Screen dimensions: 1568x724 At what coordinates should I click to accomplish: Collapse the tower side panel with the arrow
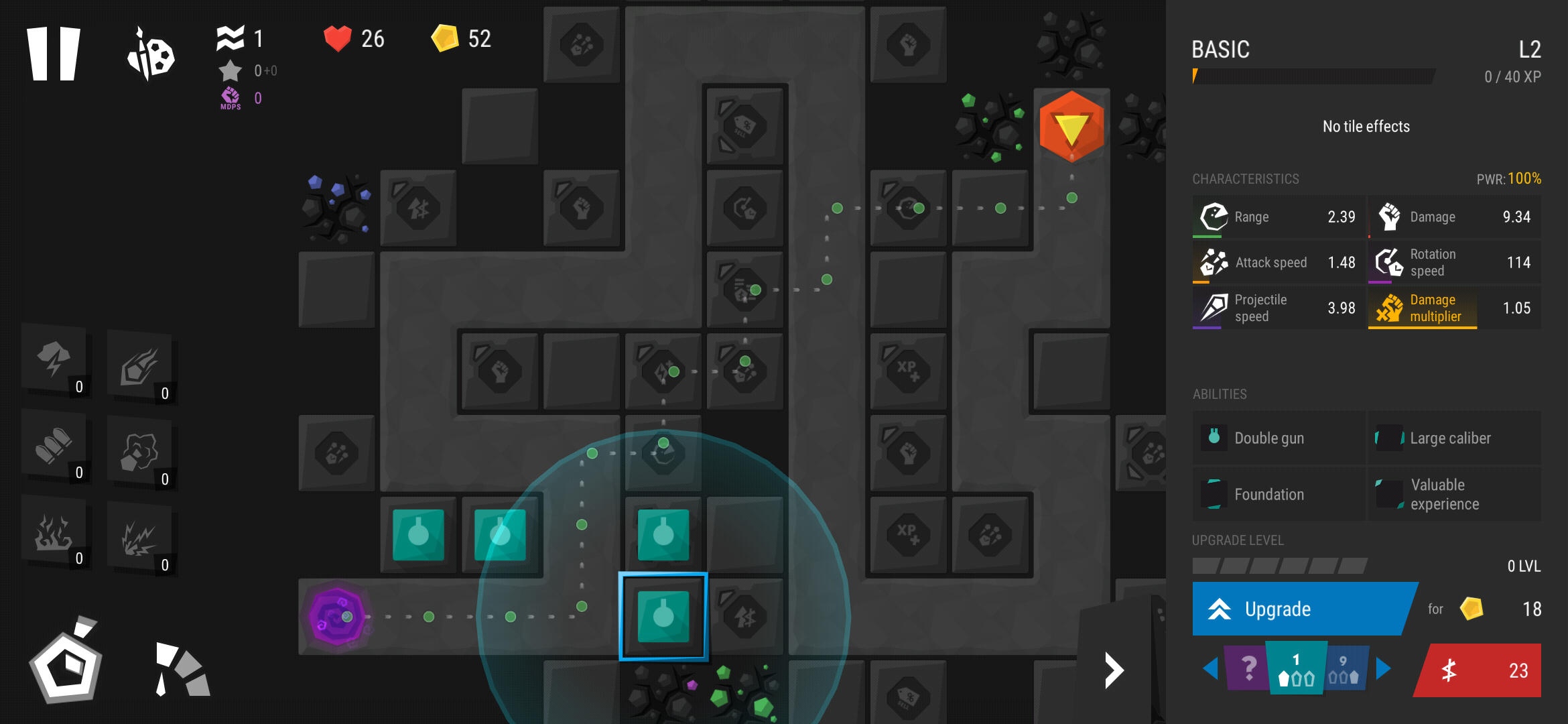tap(1114, 670)
